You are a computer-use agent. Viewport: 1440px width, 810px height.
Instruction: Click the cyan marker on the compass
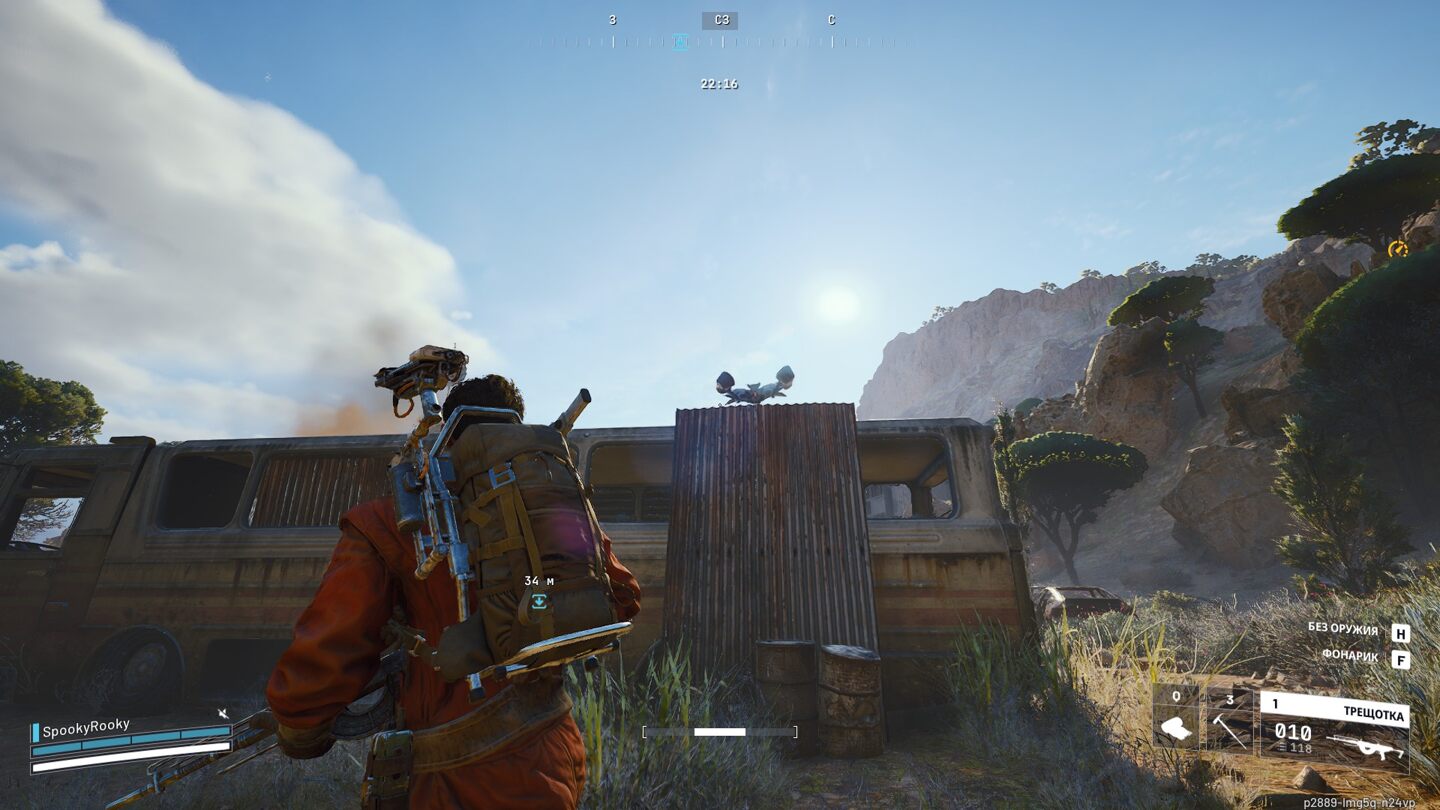click(680, 42)
